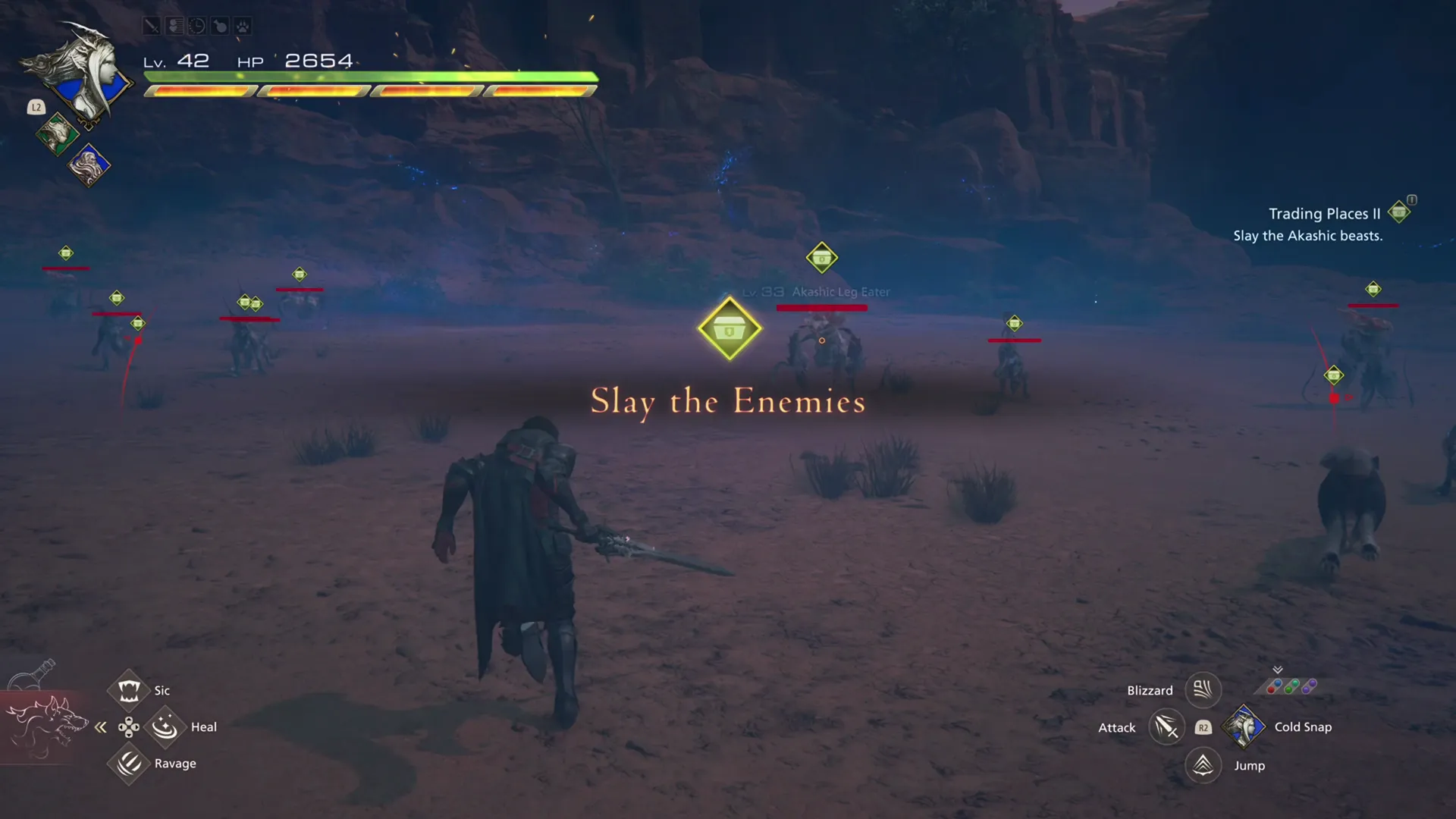
Task: Select the Blizzard ability icon
Action: click(x=1203, y=689)
